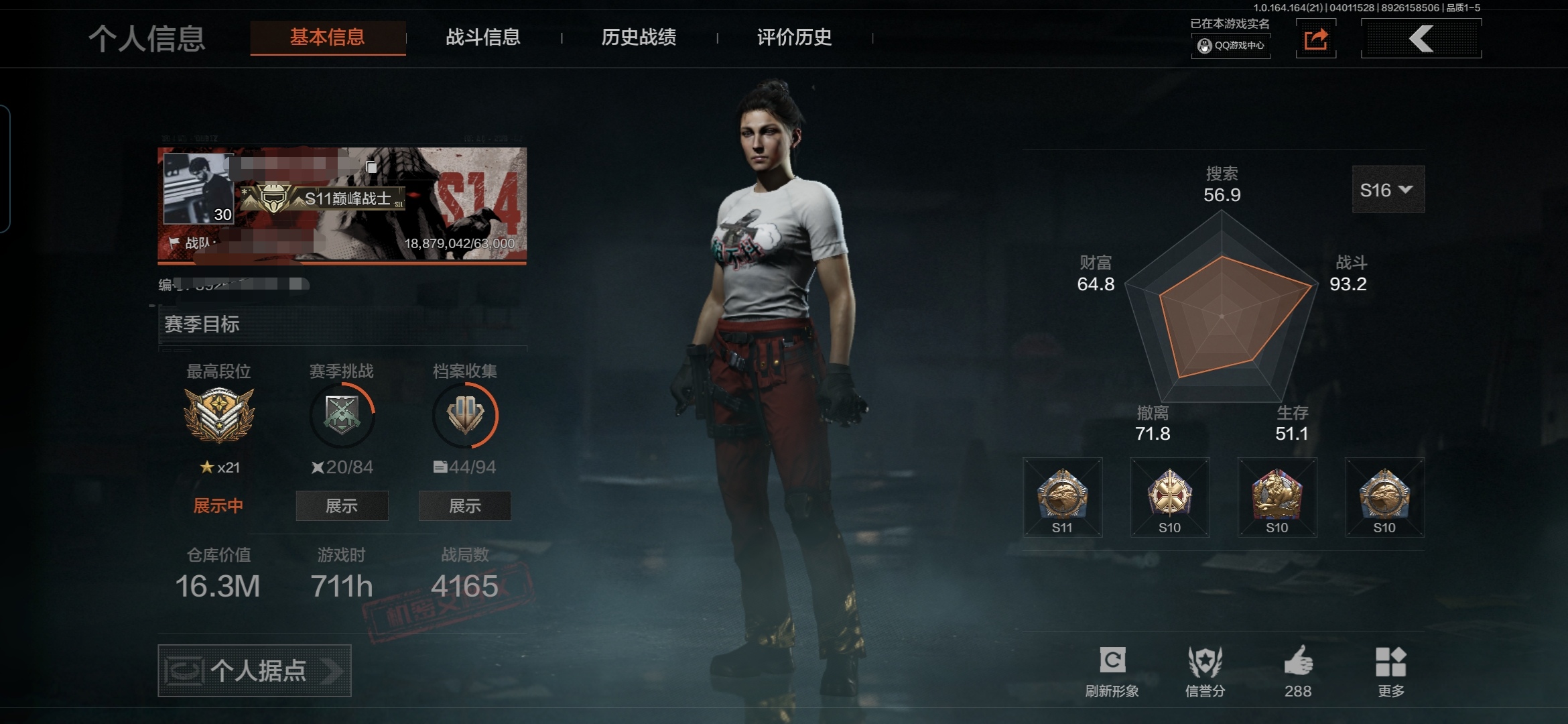Image resolution: width=1568 pixels, height=724 pixels.
Task: Expand the S16 season dropdown
Action: pos(1388,190)
